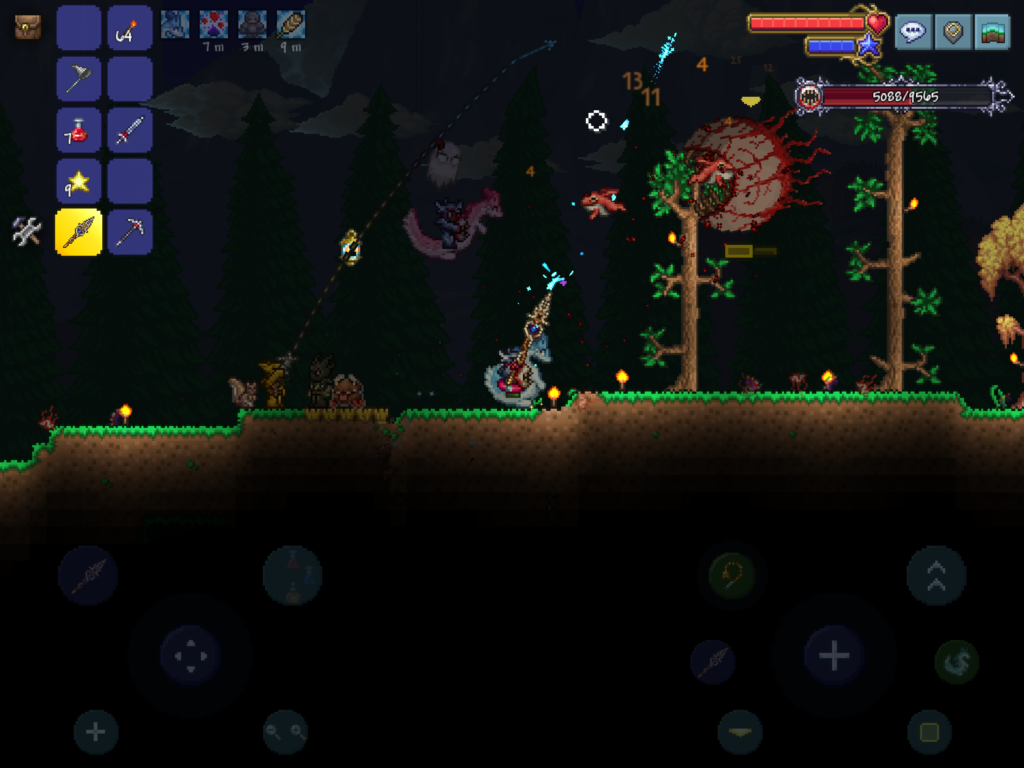This screenshot has height=768, width=1024.
Task: Tap the double-arrow jump button
Action: click(936, 575)
